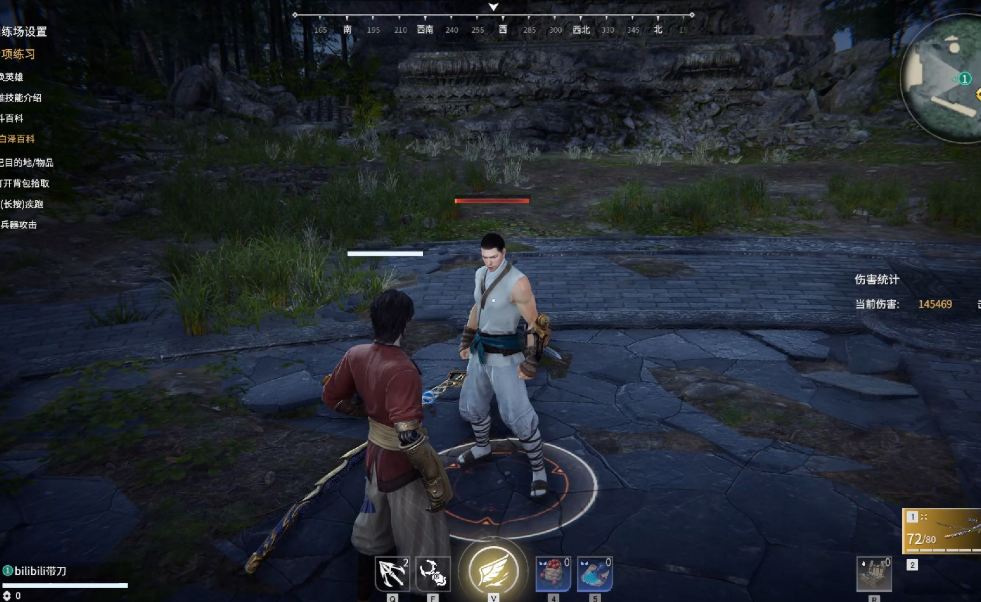Open the 技能介绍 hero skill introduction
This screenshot has width=981, height=602.
(20, 97)
